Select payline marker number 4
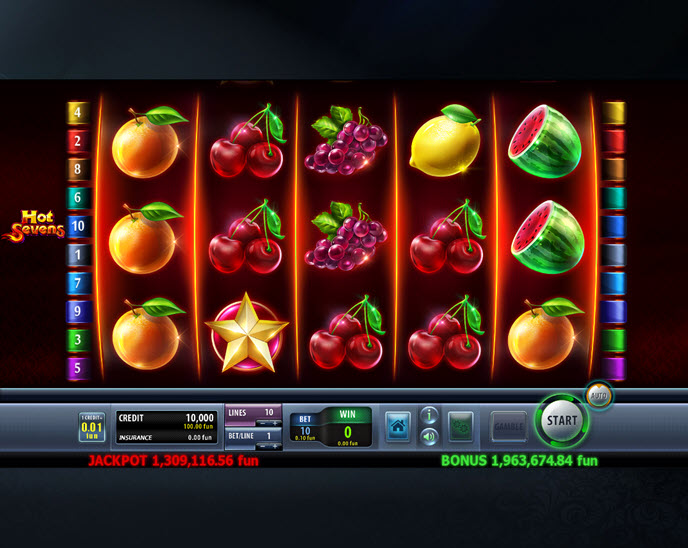Viewport: 688px width, 548px height. click(x=78, y=112)
